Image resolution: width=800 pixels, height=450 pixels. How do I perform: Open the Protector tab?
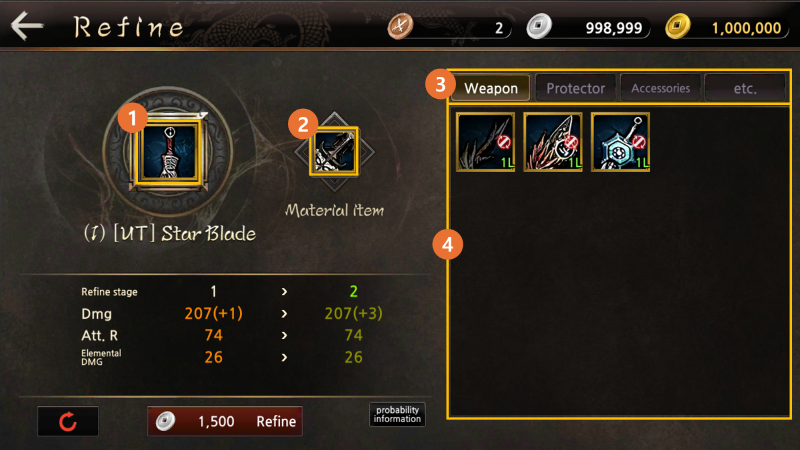coord(575,88)
